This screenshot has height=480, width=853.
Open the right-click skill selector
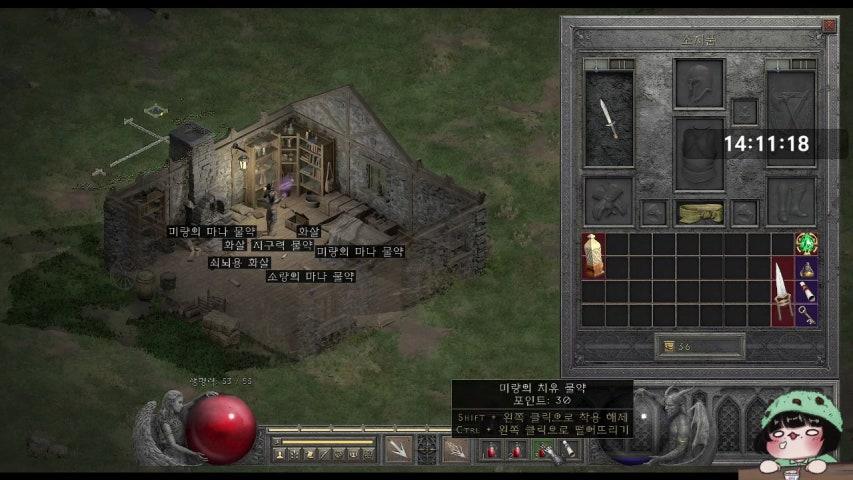pyautogui.click(x=456, y=450)
